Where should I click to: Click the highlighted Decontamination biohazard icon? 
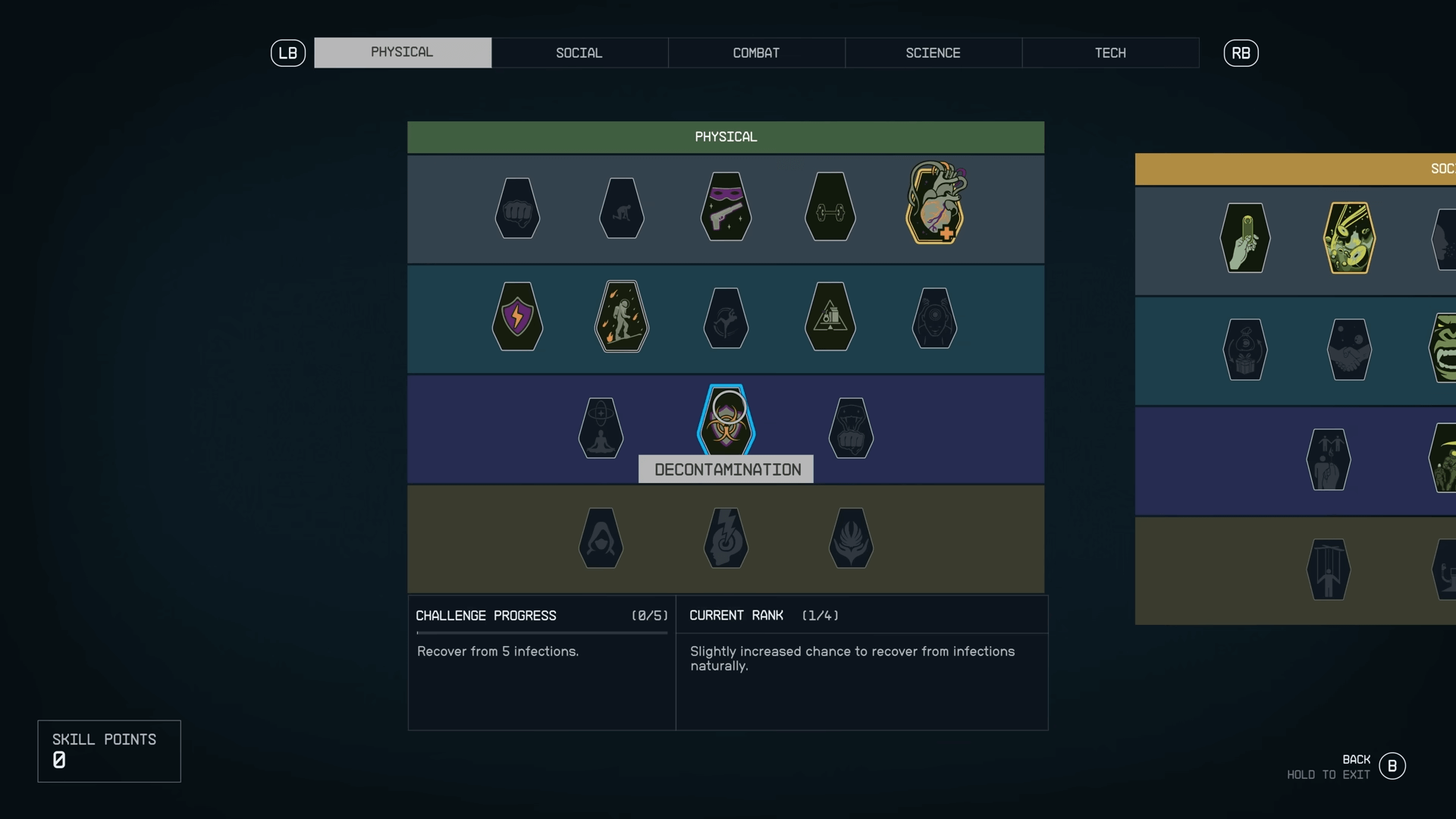click(726, 419)
